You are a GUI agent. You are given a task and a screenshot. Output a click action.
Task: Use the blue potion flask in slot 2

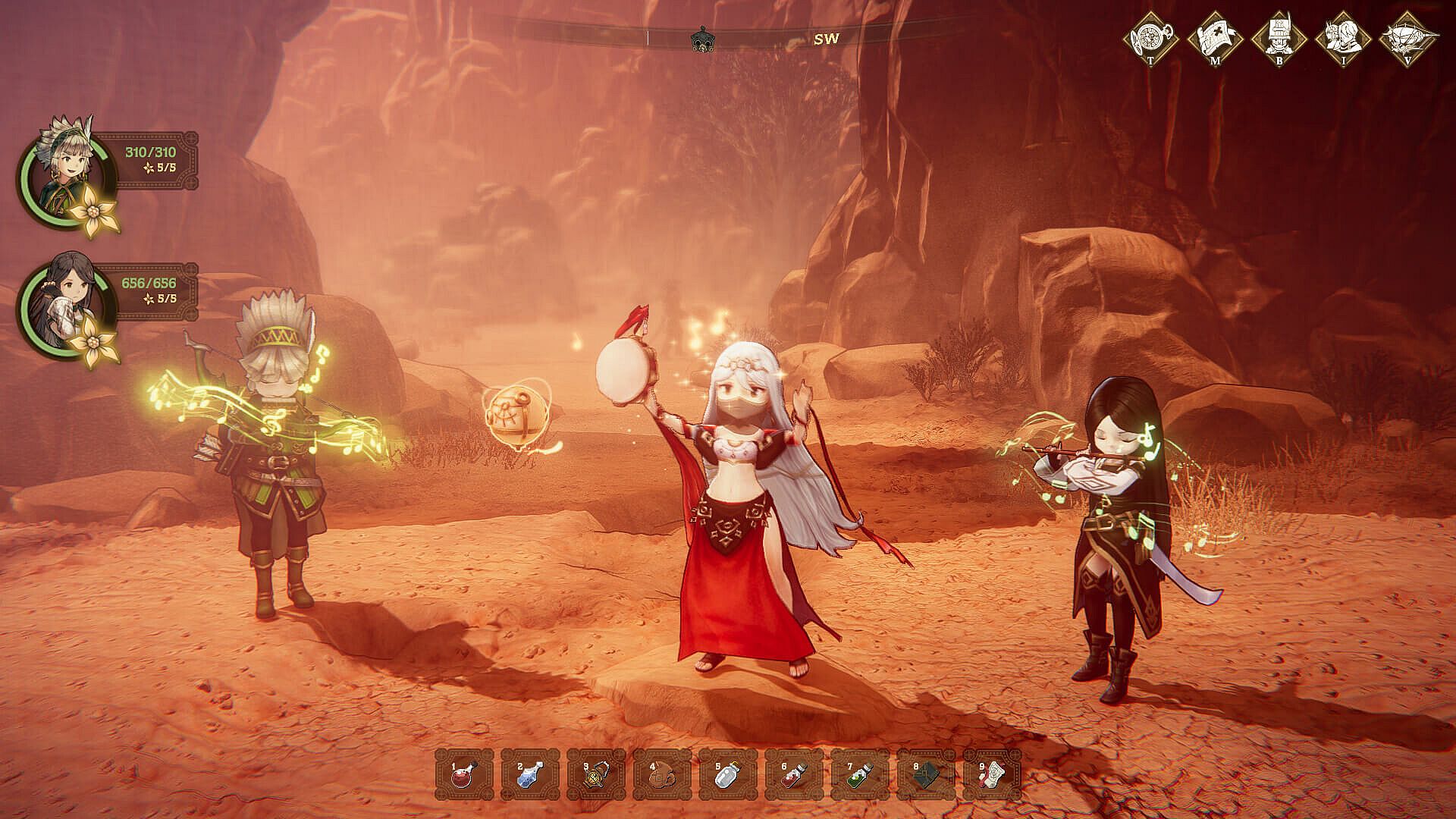pyautogui.click(x=530, y=775)
